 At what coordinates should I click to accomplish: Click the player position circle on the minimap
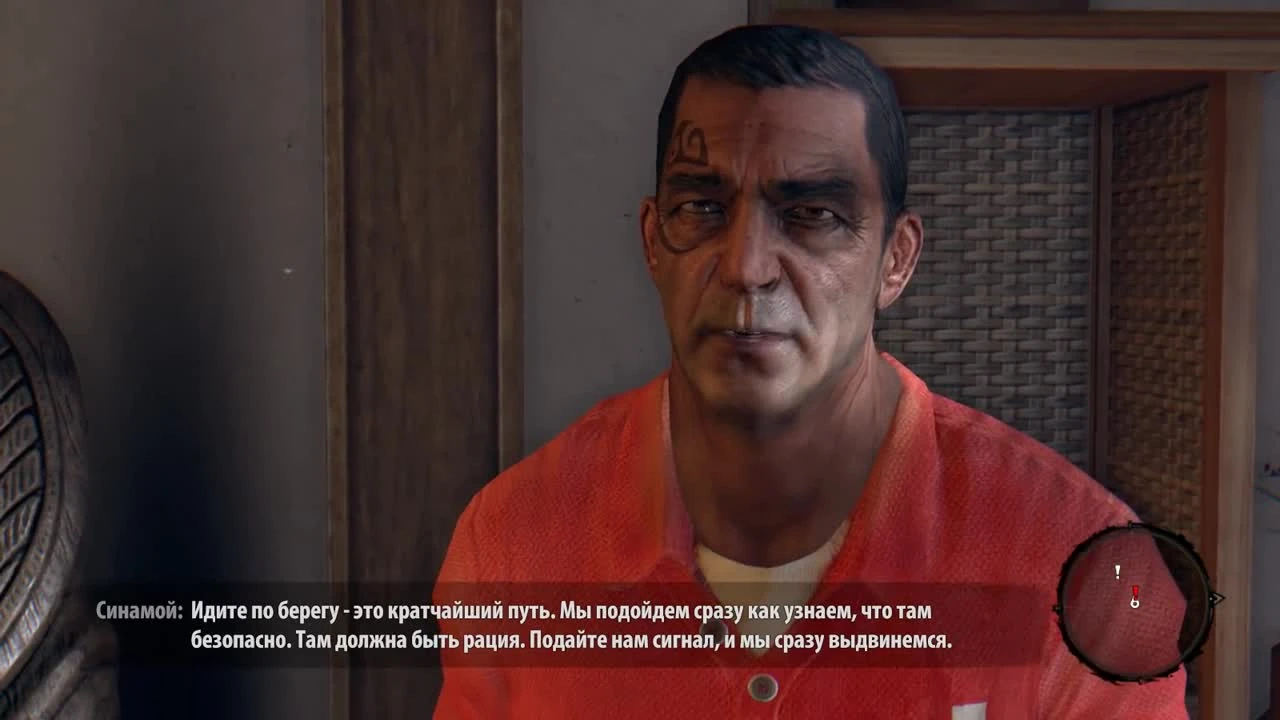coord(1134,604)
